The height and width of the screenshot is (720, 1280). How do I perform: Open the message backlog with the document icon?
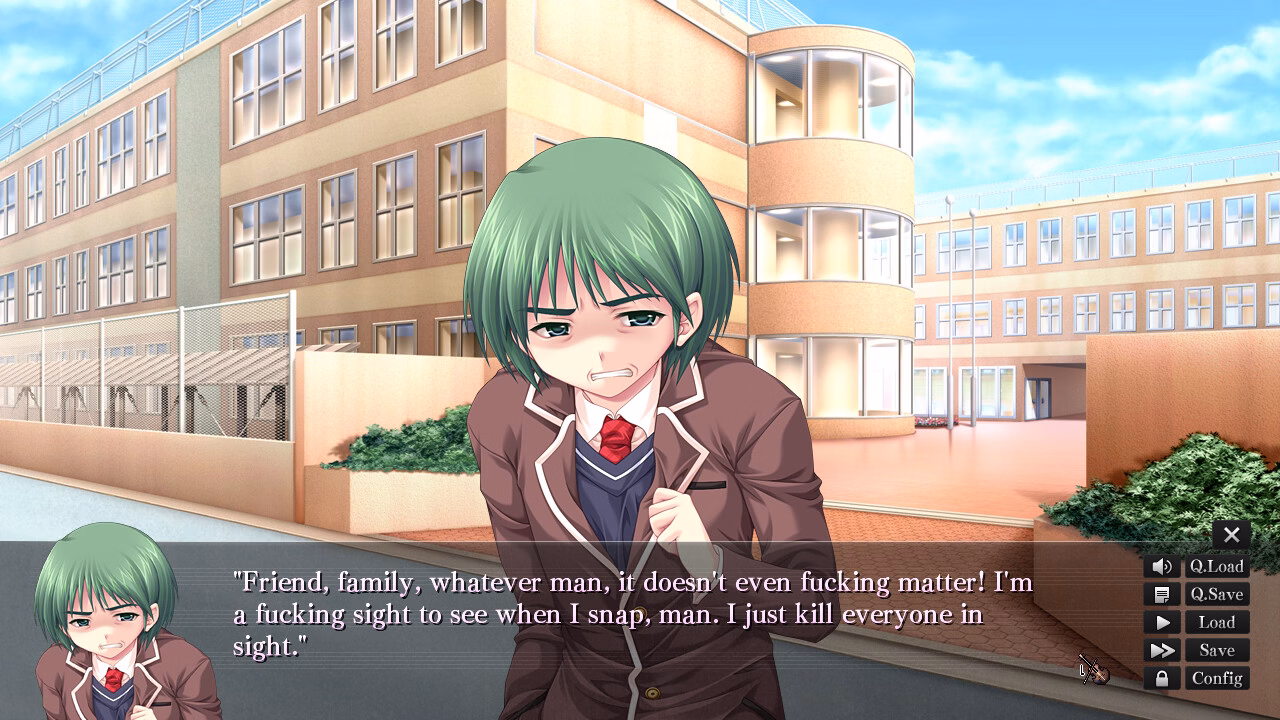tap(1163, 594)
